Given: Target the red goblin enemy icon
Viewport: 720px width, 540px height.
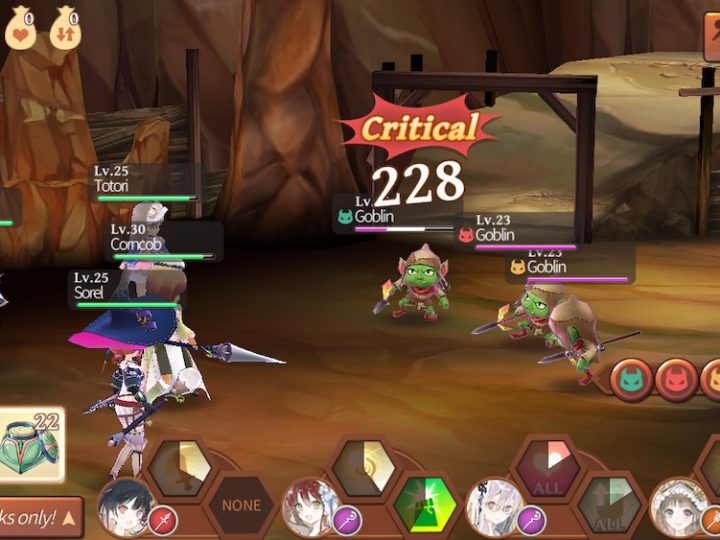Looking at the screenshot, I should 676,380.
